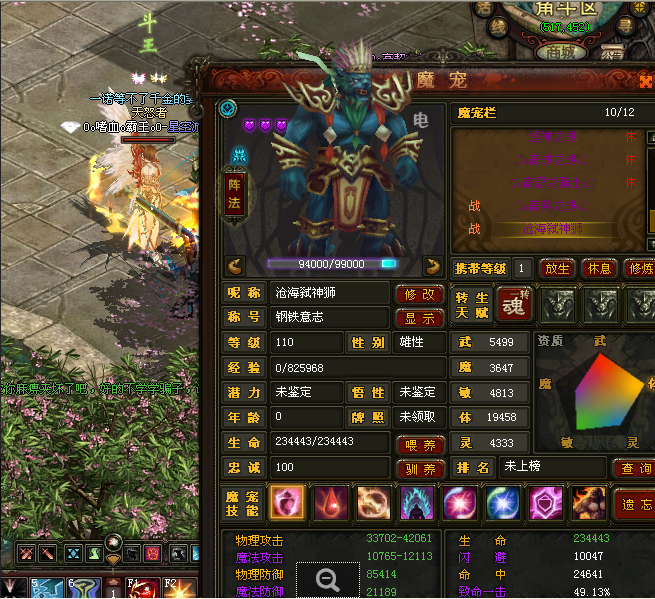Select the blue aura figure pet skill
Image resolution: width=655 pixels, height=599 pixels.
click(417, 503)
